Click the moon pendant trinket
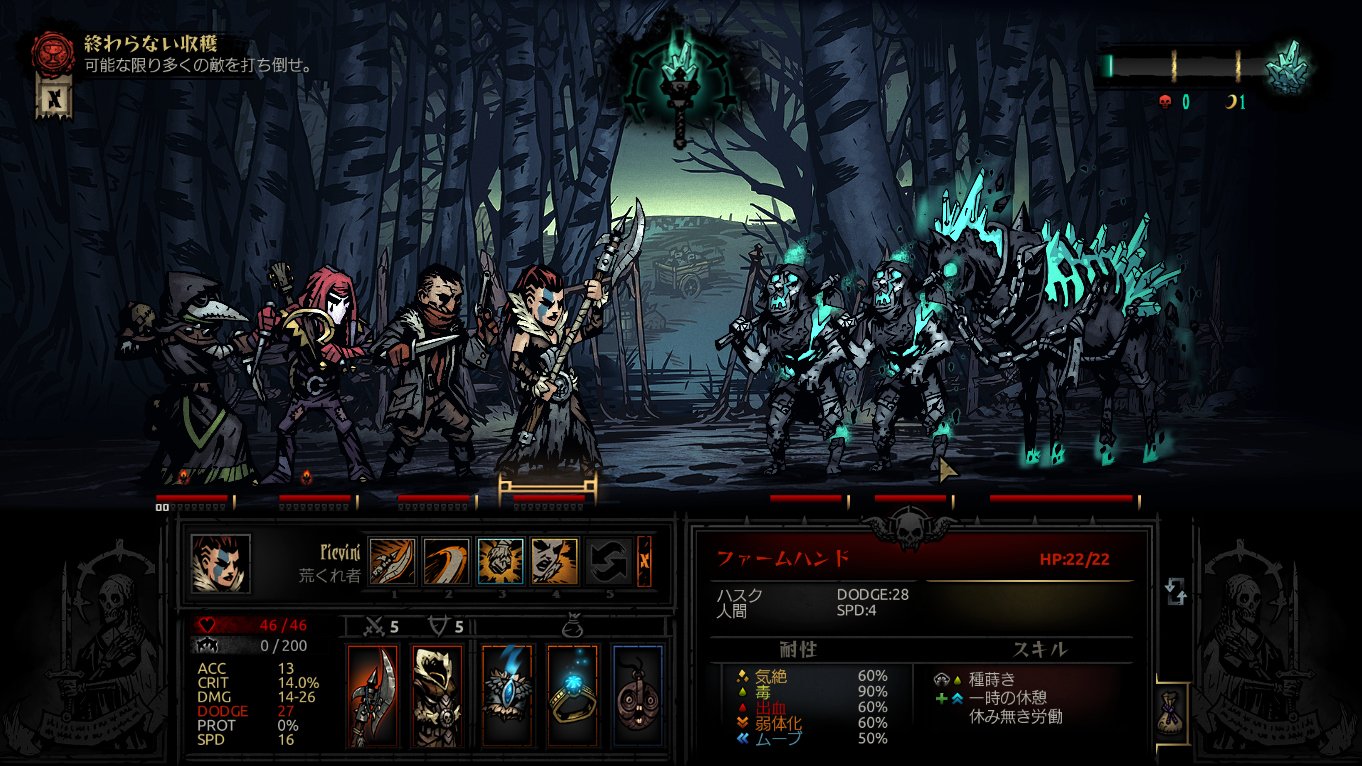 click(639, 693)
